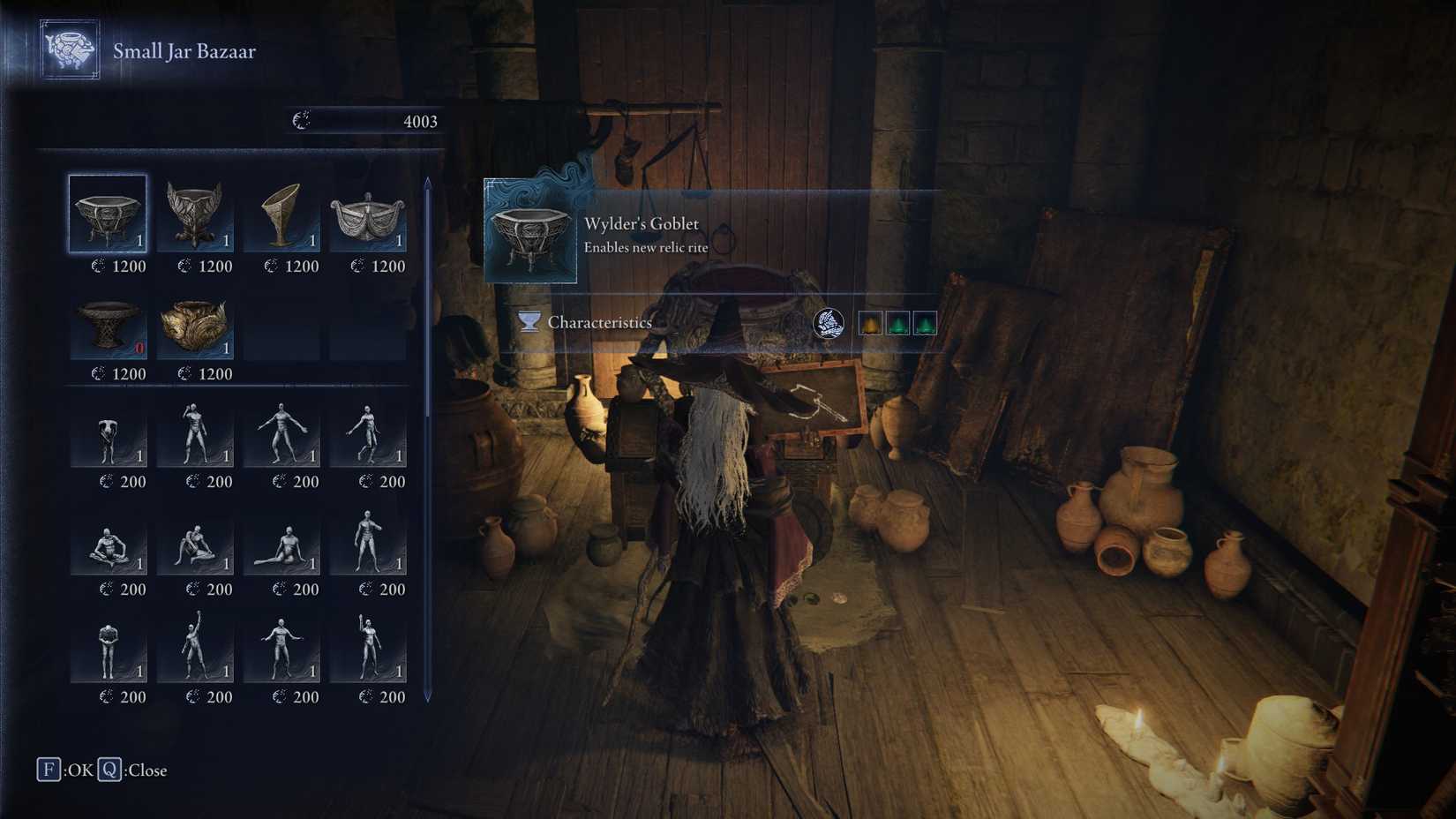Select the outstretched-arms gesture item
Screen dimensions: 1456x819
click(x=284, y=653)
